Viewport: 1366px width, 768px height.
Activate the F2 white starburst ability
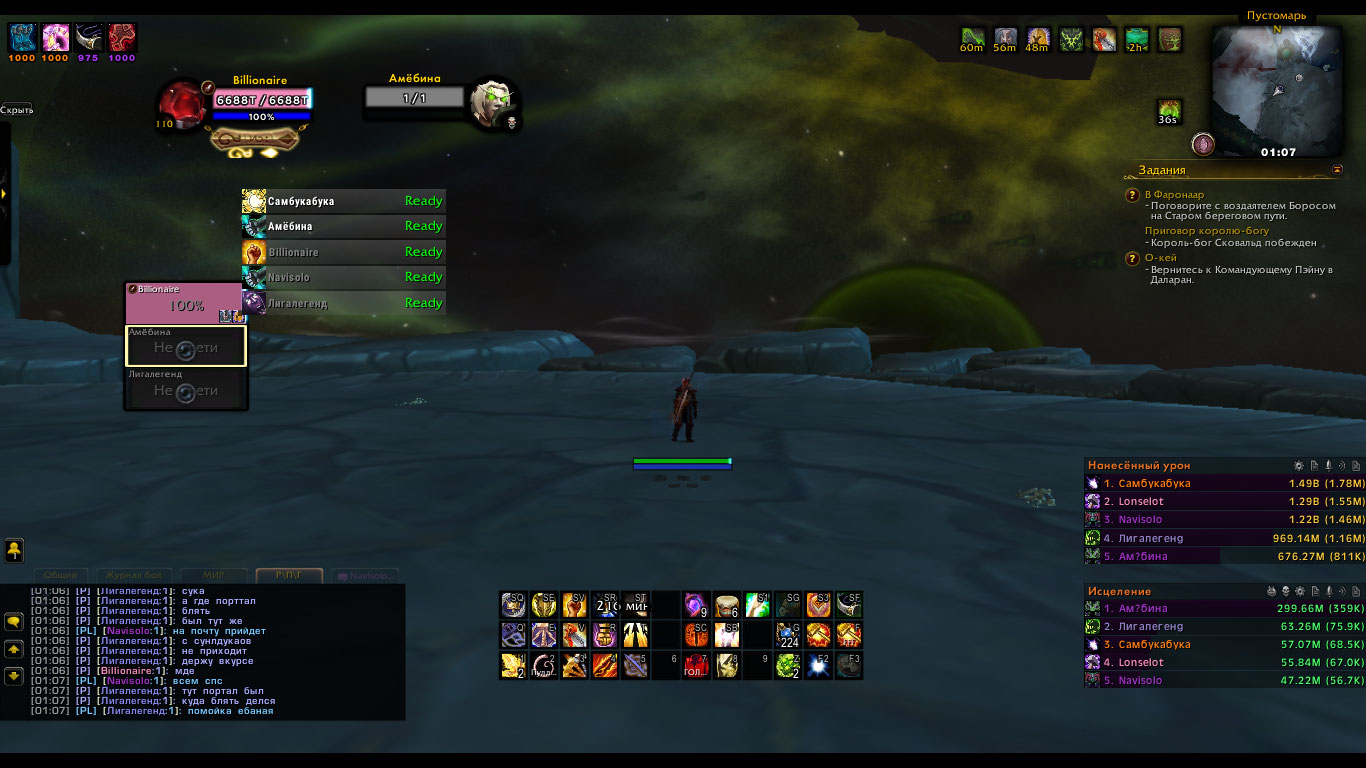tap(818, 665)
